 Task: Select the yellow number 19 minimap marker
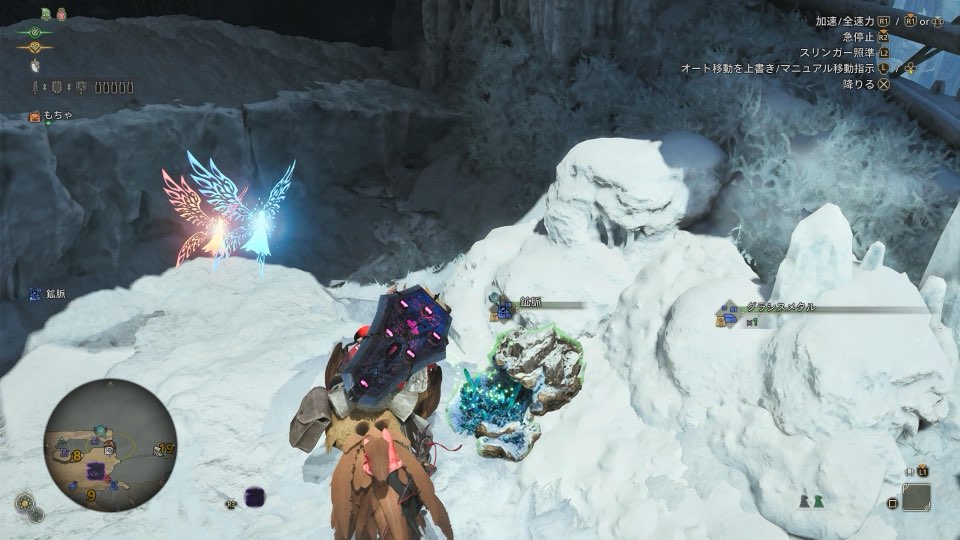pyautogui.click(x=164, y=449)
